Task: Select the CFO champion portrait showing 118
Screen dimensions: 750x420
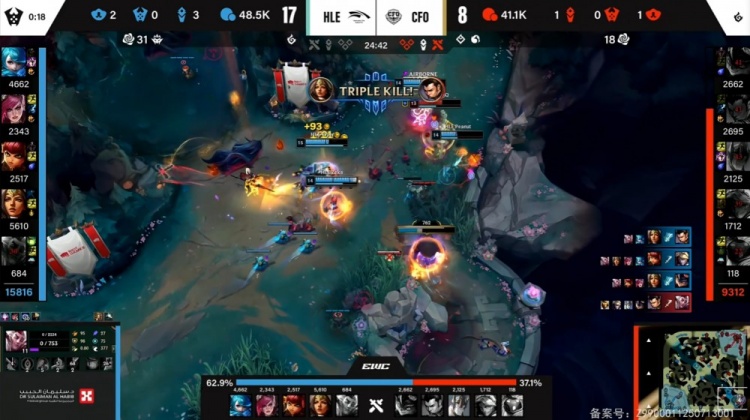Action: point(731,249)
